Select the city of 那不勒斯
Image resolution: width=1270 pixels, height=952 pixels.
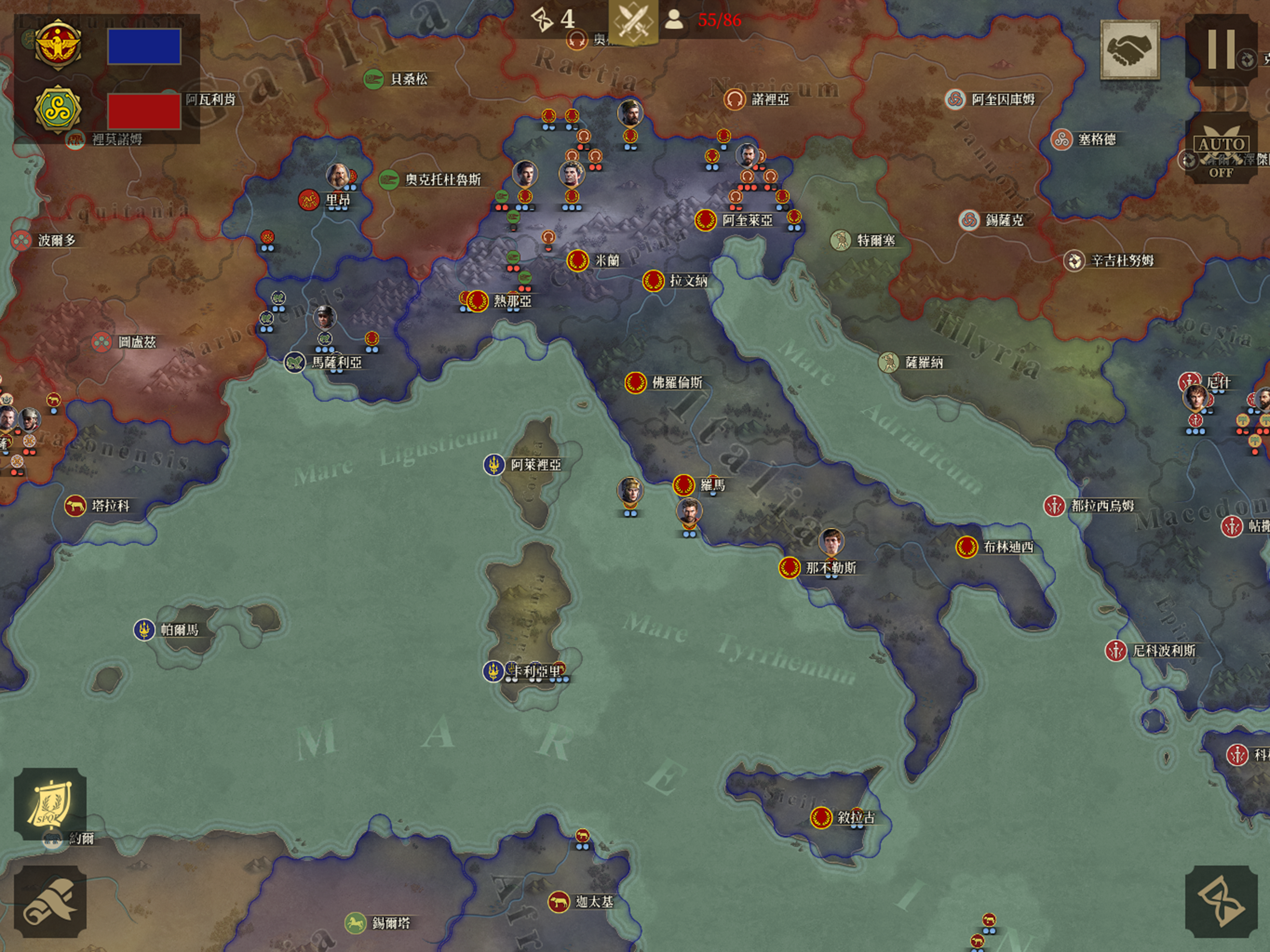click(790, 568)
